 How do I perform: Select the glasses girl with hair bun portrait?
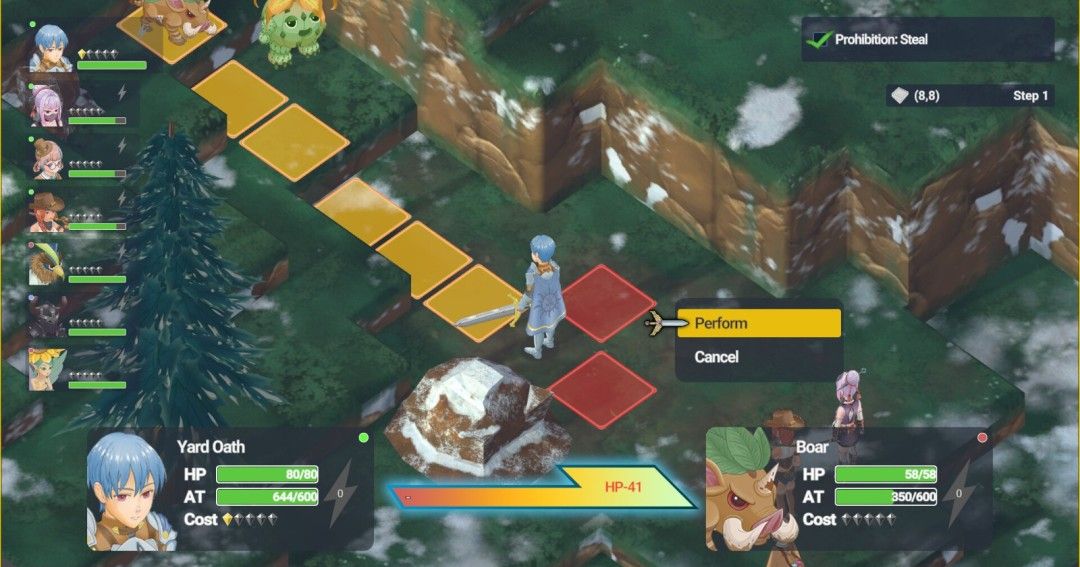coord(48,159)
